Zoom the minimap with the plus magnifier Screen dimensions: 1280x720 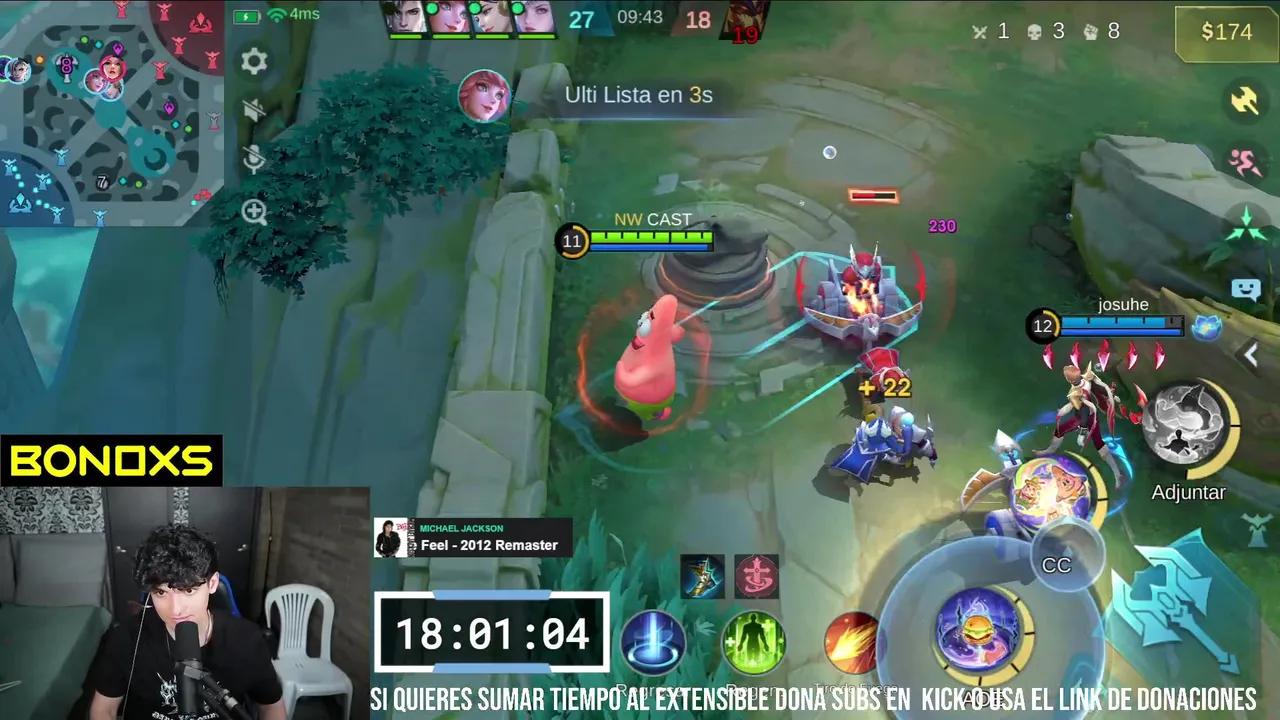(x=253, y=211)
